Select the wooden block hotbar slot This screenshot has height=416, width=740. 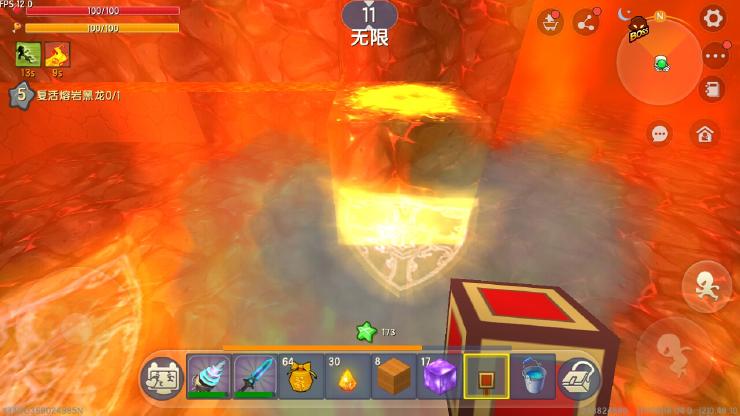coord(394,378)
